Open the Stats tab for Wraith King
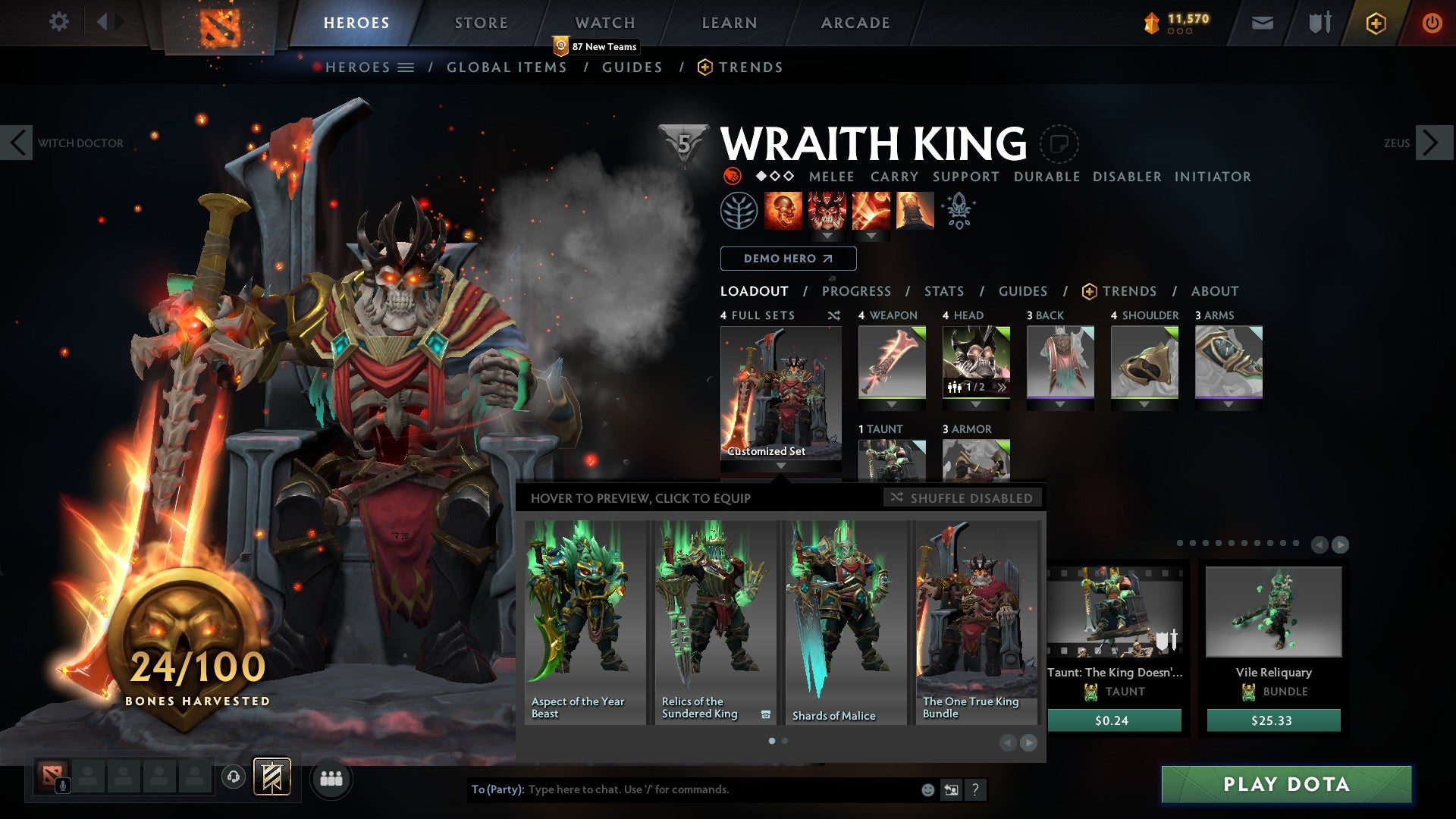Screen dimensions: 1456x819 coord(944,290)
